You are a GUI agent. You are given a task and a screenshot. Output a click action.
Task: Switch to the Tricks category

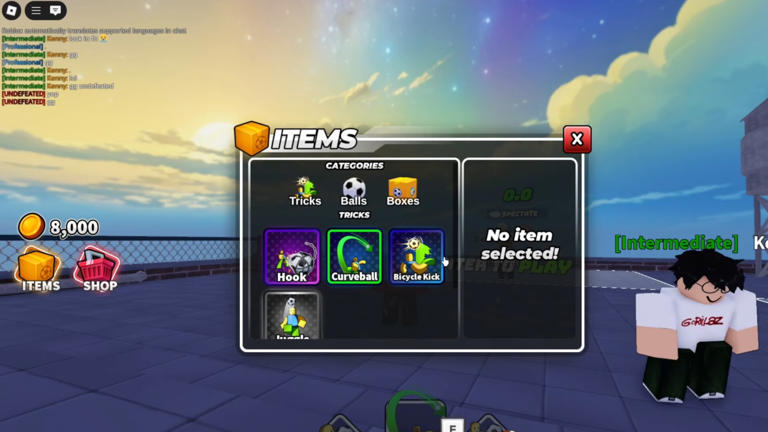click(305, 191)
